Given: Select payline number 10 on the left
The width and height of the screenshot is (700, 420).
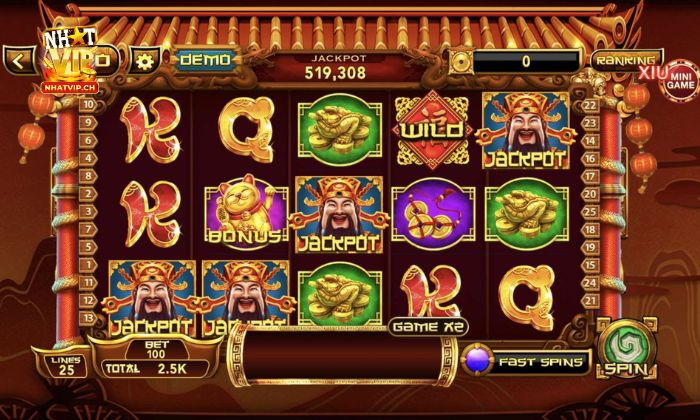Looking at the screenshot, I should click(x=88, y=104).
